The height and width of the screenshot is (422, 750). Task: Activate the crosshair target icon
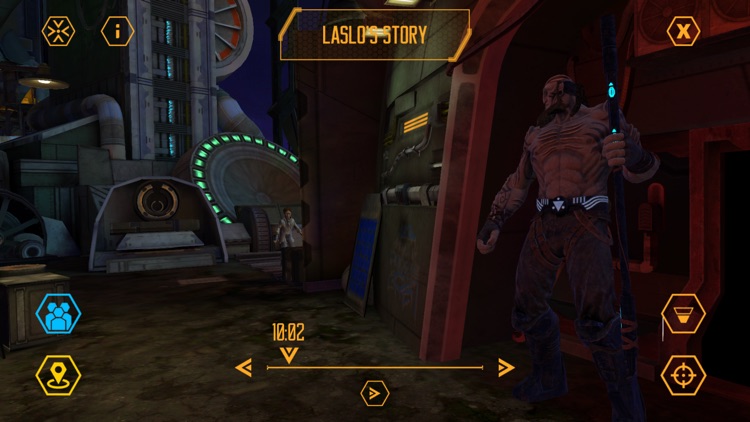click(x=683, y=375)
